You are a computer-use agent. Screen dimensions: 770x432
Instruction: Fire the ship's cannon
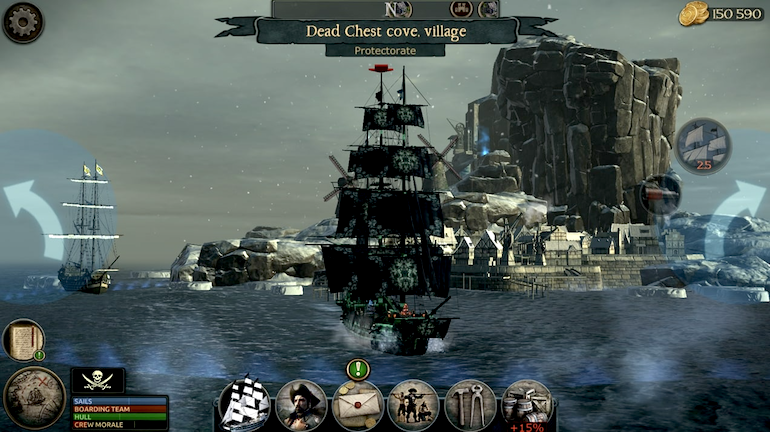(x=661, y=193)
